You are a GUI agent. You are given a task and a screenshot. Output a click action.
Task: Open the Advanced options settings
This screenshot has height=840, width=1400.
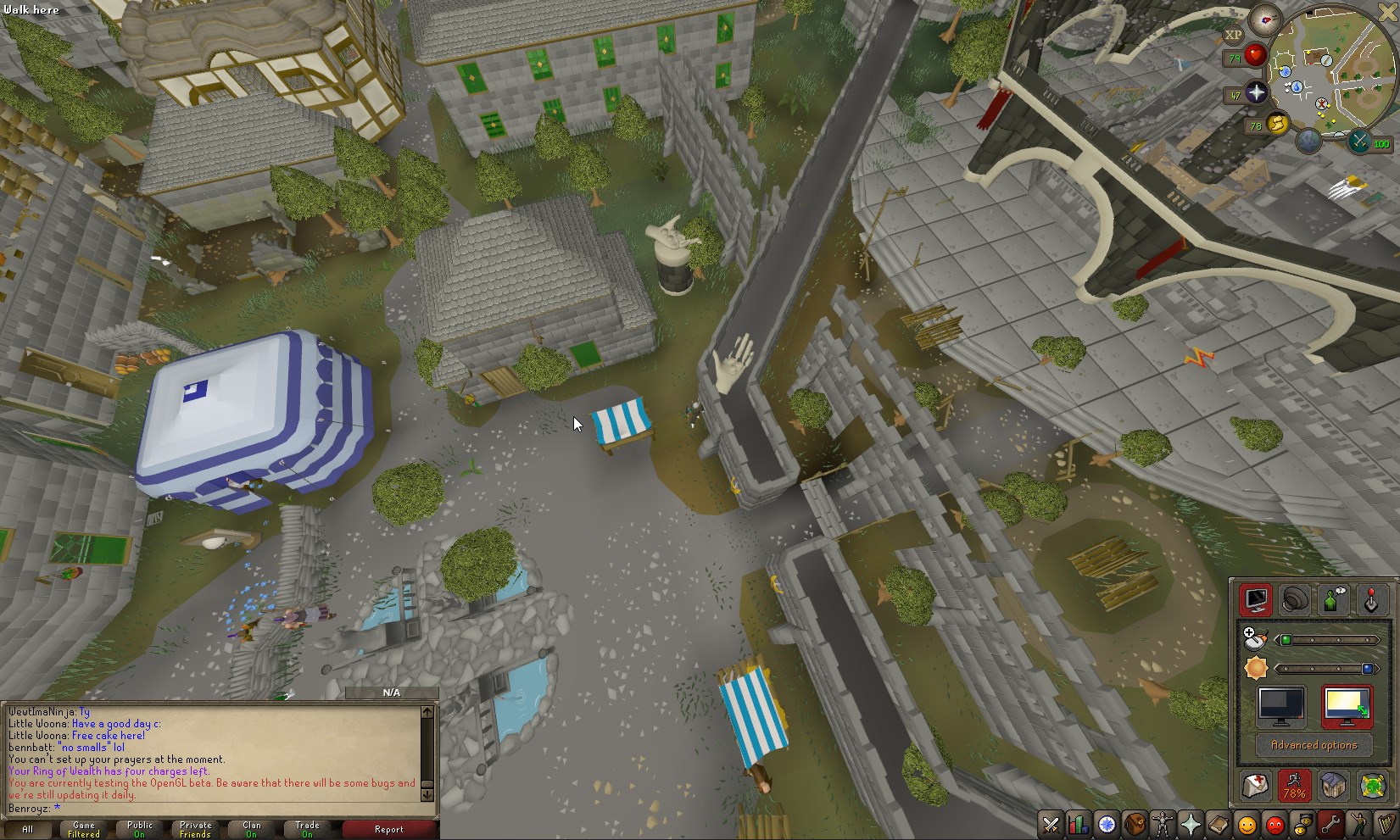[x=1314, y=745]
